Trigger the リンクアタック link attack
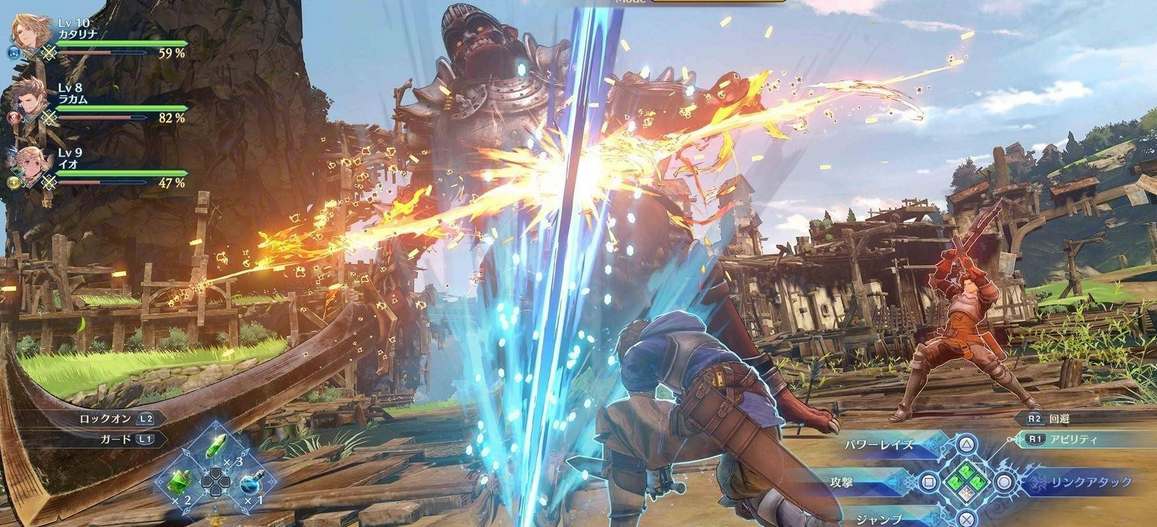 point(1088,482)
